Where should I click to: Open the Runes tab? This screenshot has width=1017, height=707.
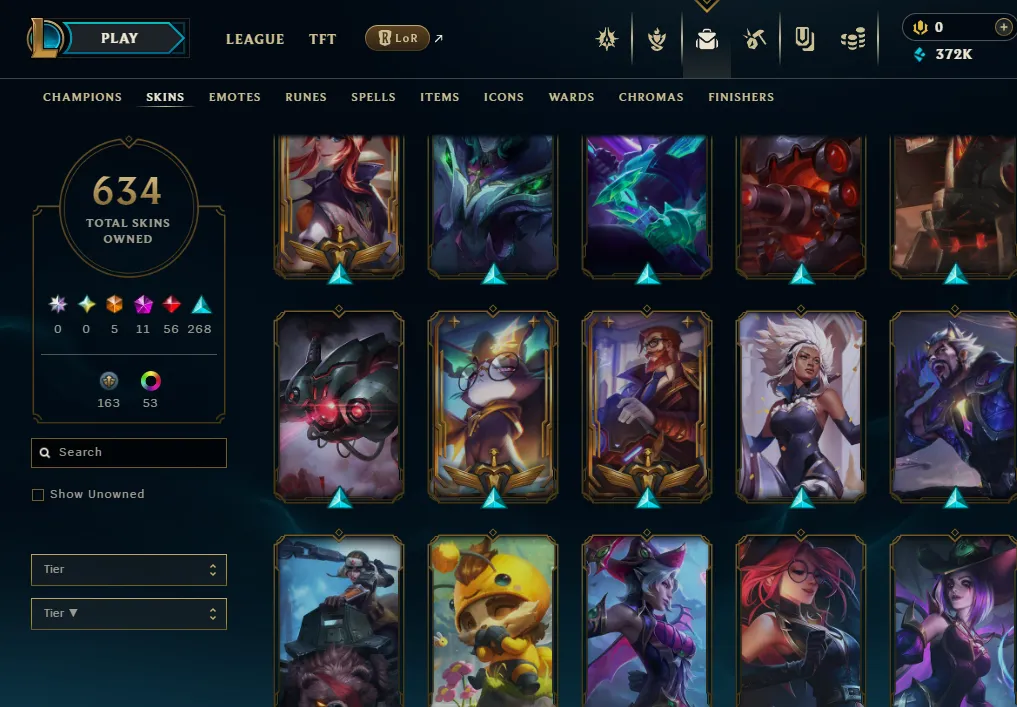[x=306, y=97]
